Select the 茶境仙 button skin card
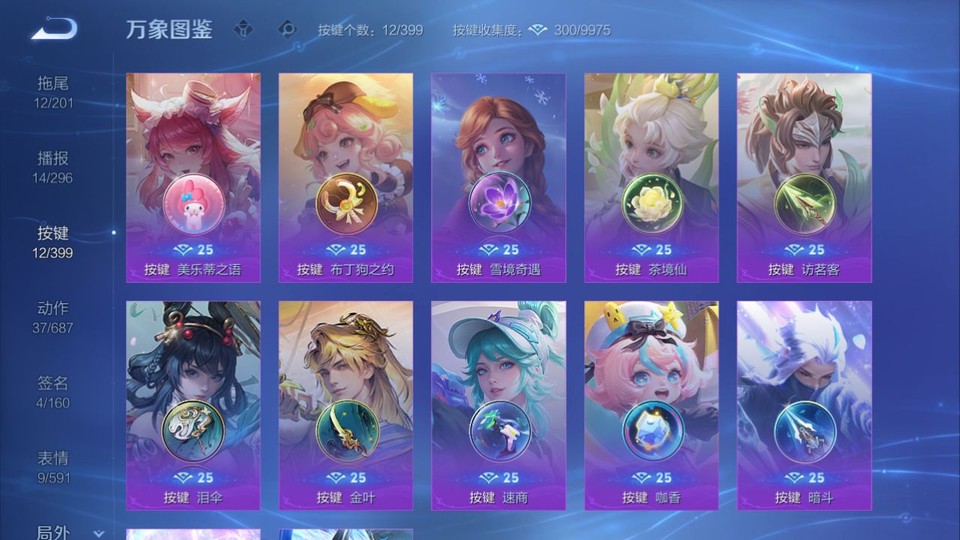960x540 pixels. tap(651, 178)
